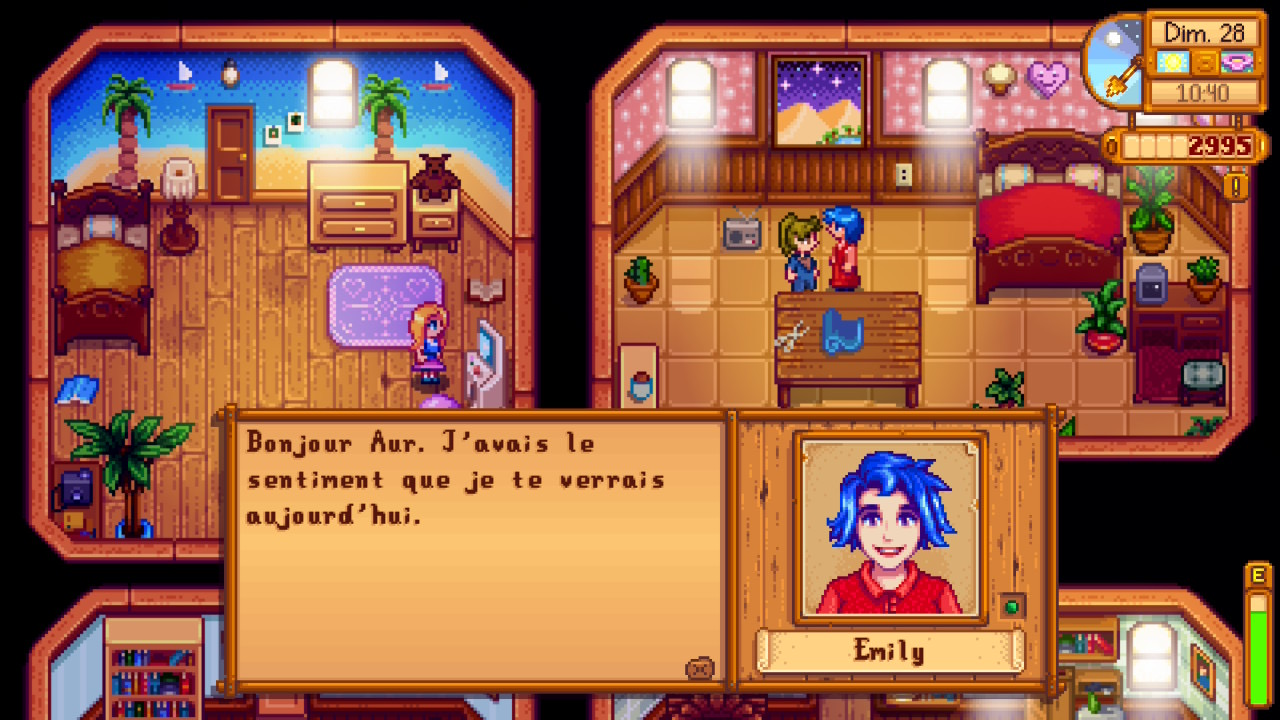Viewport: 1280px width, 720px height.
Task: Select Emily's name plate
Action: coord(889,651)
